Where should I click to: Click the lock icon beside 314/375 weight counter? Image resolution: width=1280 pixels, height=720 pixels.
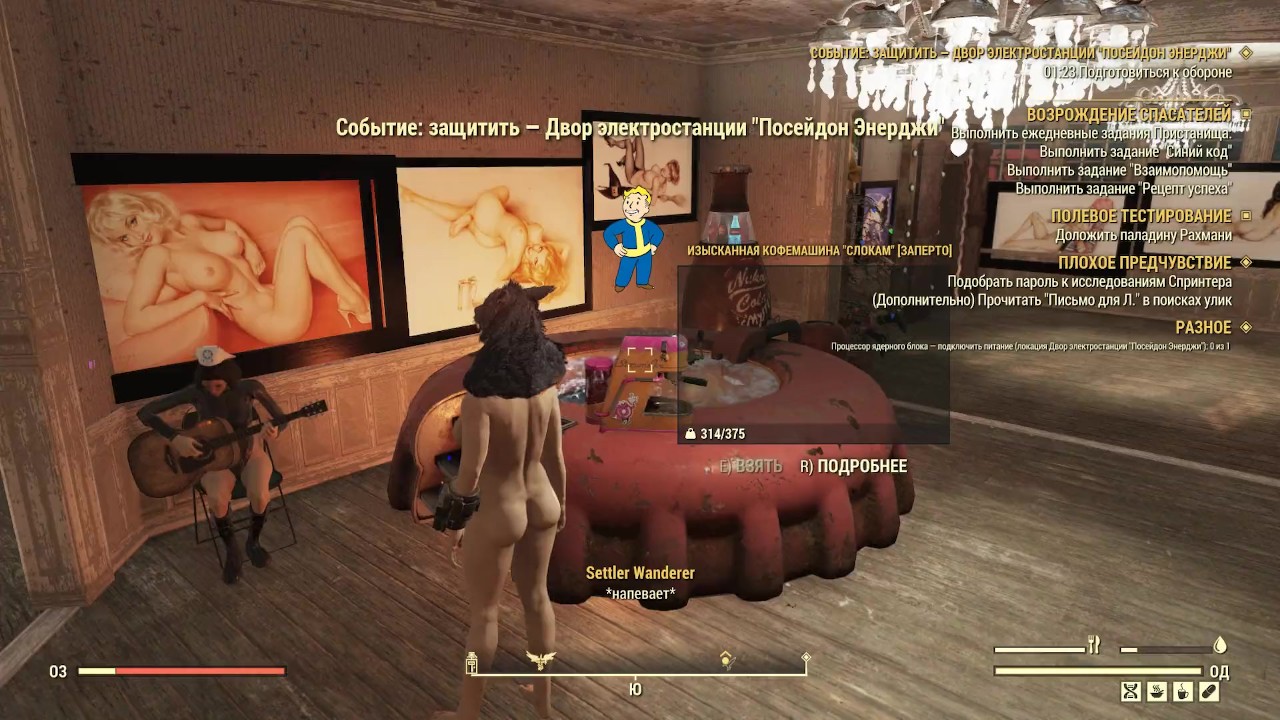pyautogui.click(x=689, y=434)
